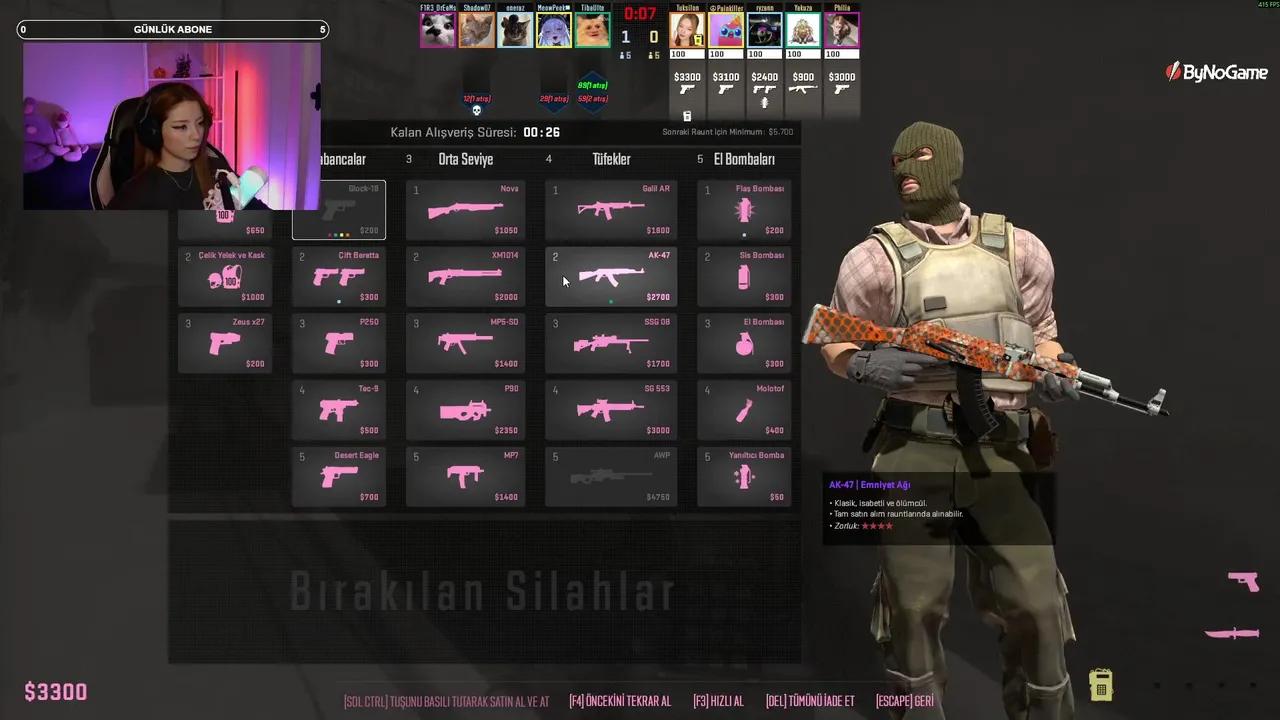Select the AWP sniper rifle
Image resolution: width=1280 pixels, height=720 pixels.
point(611,476)
